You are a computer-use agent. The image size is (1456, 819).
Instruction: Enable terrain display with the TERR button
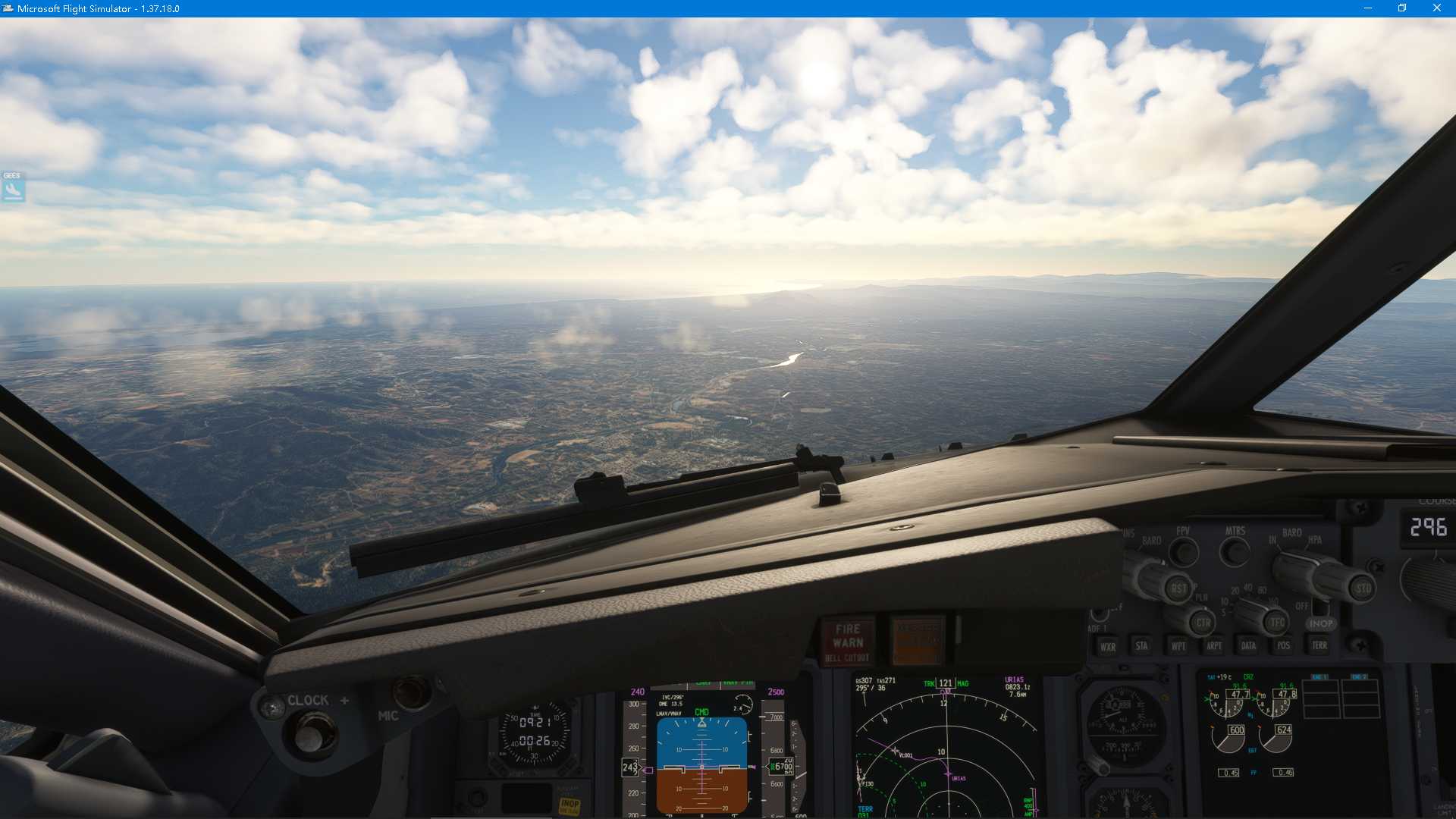pyautogui.click(x=1319, y=645)
